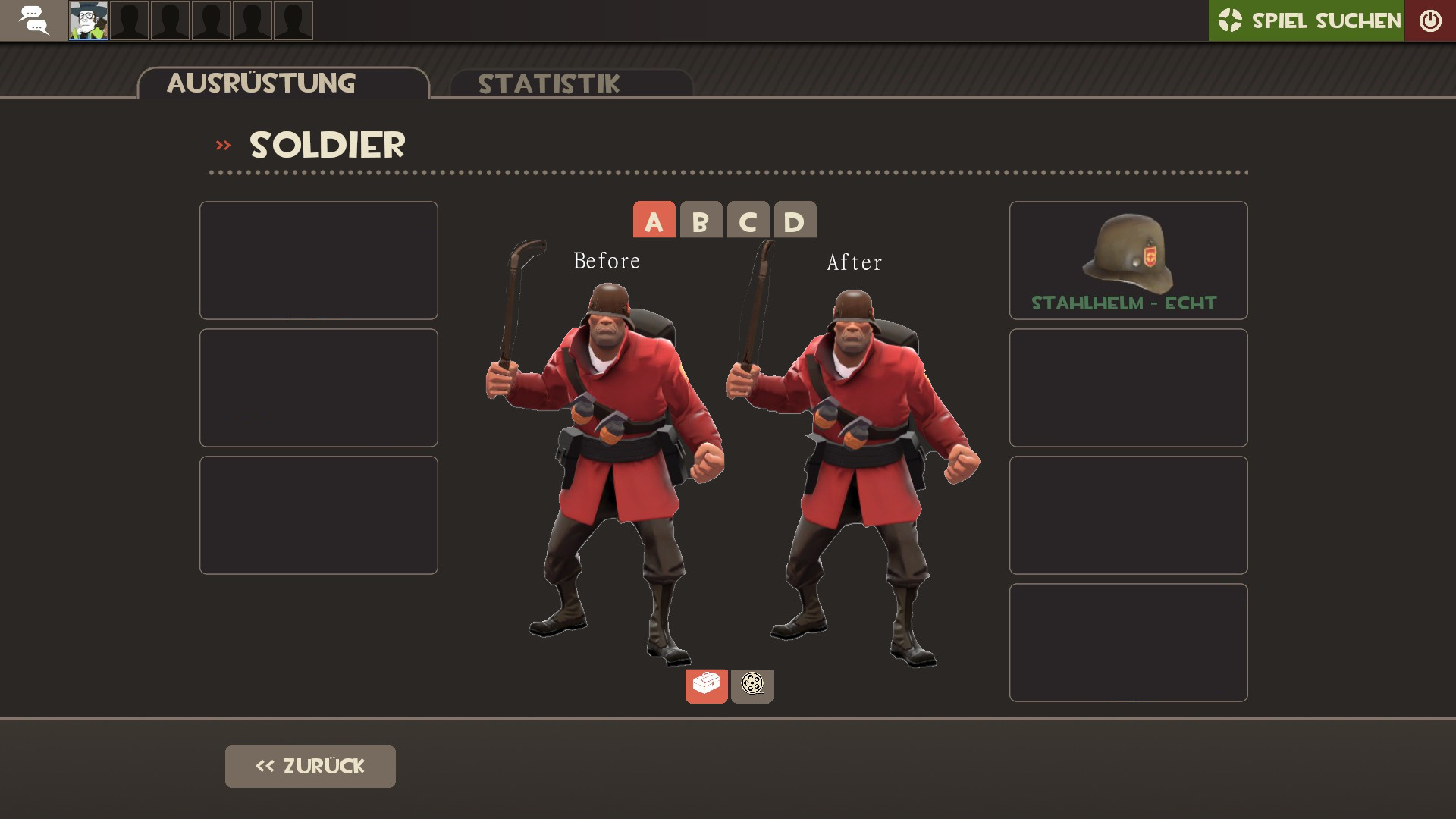Enable loadout preset C
Screen dimensions: 1456x819
(748, 221)
